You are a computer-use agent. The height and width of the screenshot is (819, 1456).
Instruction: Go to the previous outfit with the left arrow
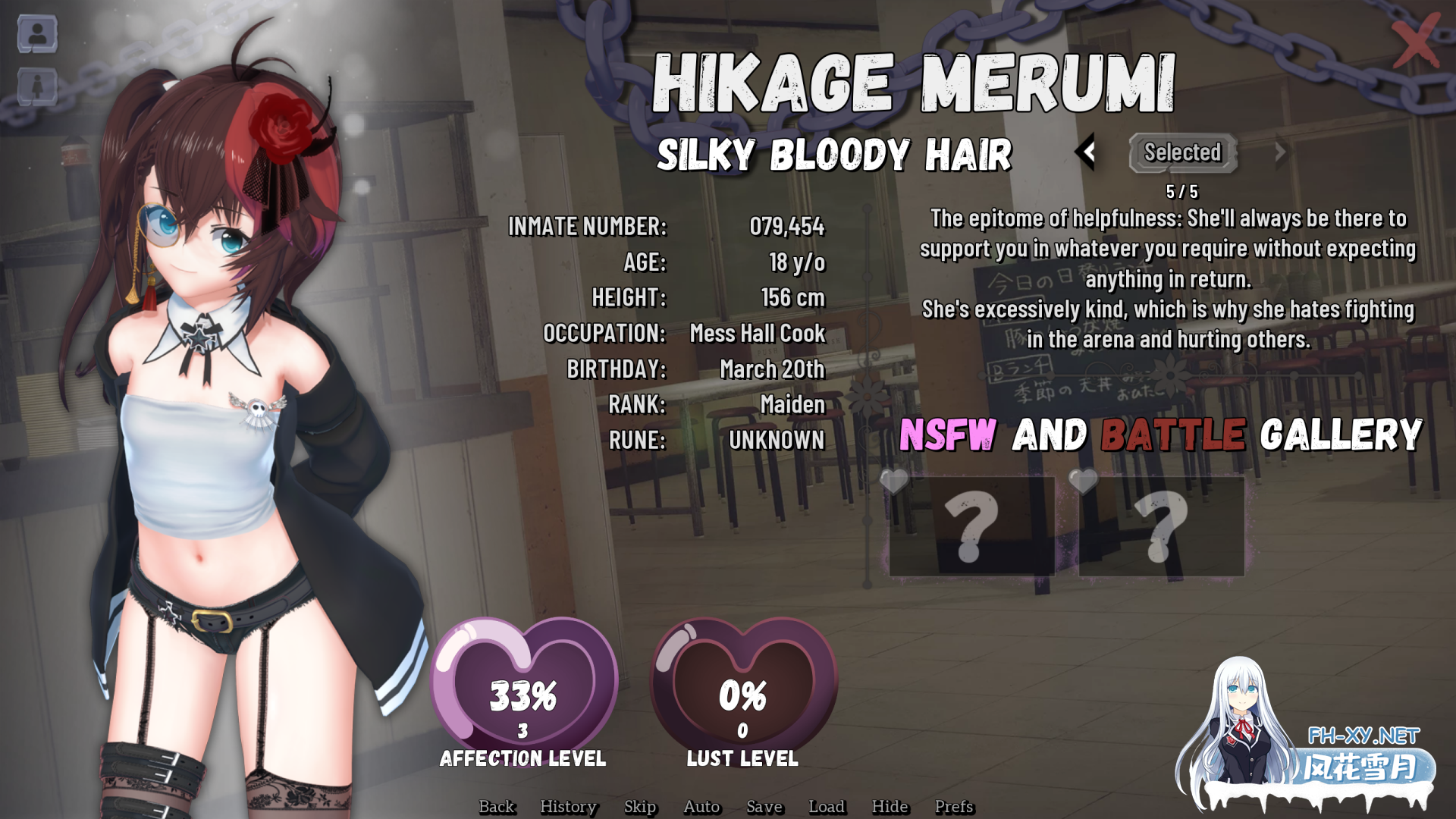[1087, 152]
